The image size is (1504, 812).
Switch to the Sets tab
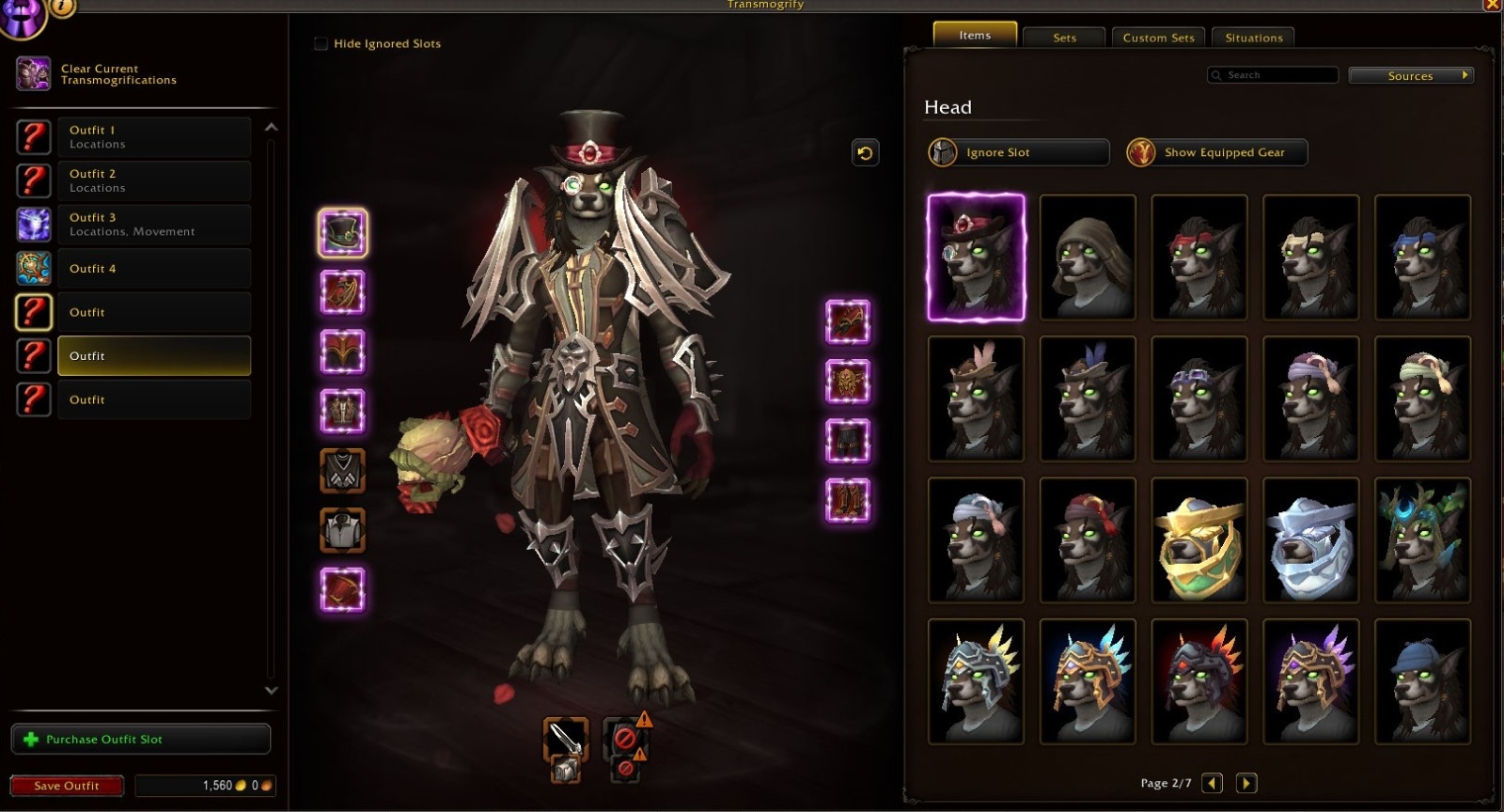point(1063,38)
